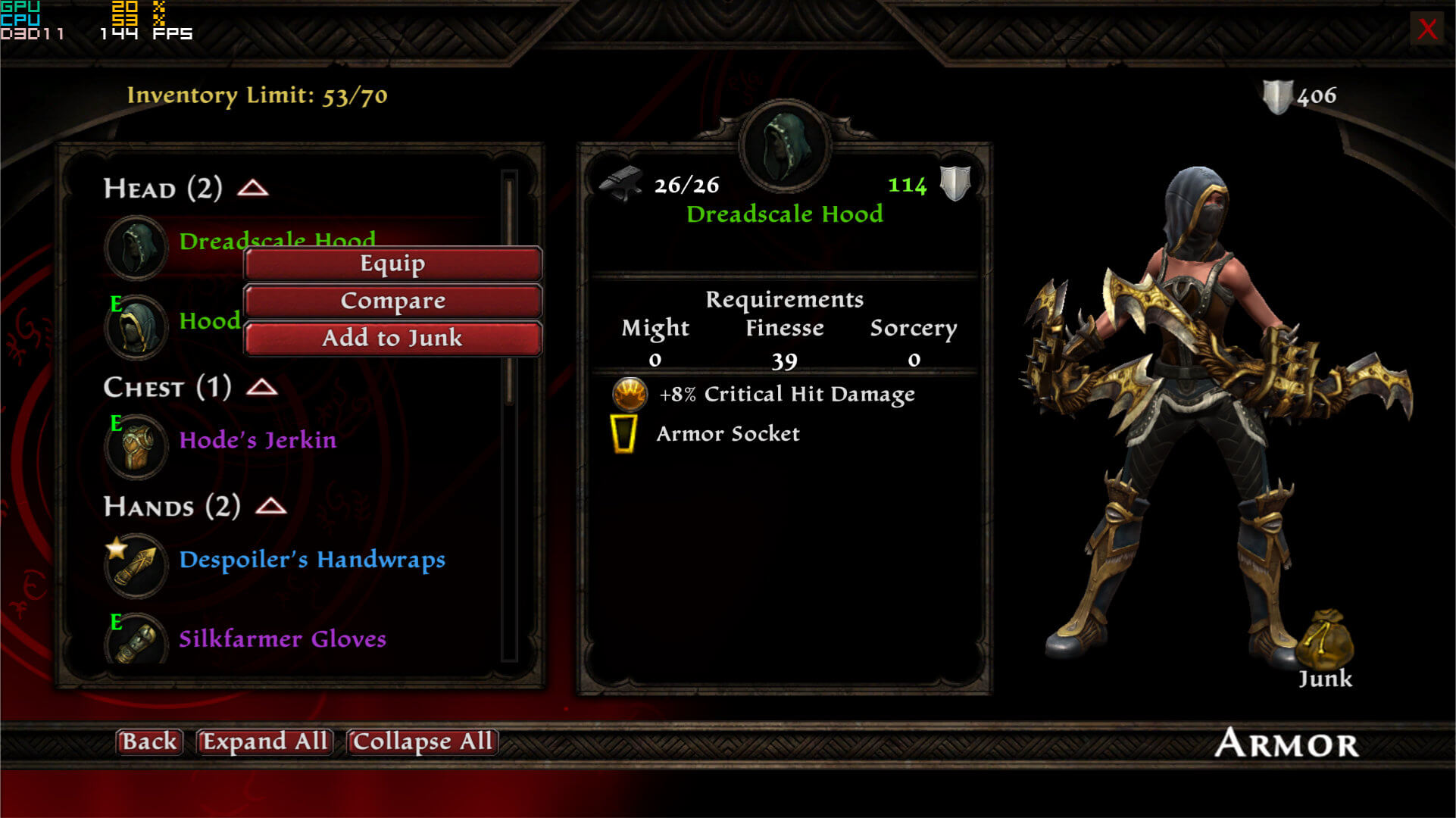Choose Equip from the context menu
This screenshot has height=818, width=1456.
click(x=392, y=264)
